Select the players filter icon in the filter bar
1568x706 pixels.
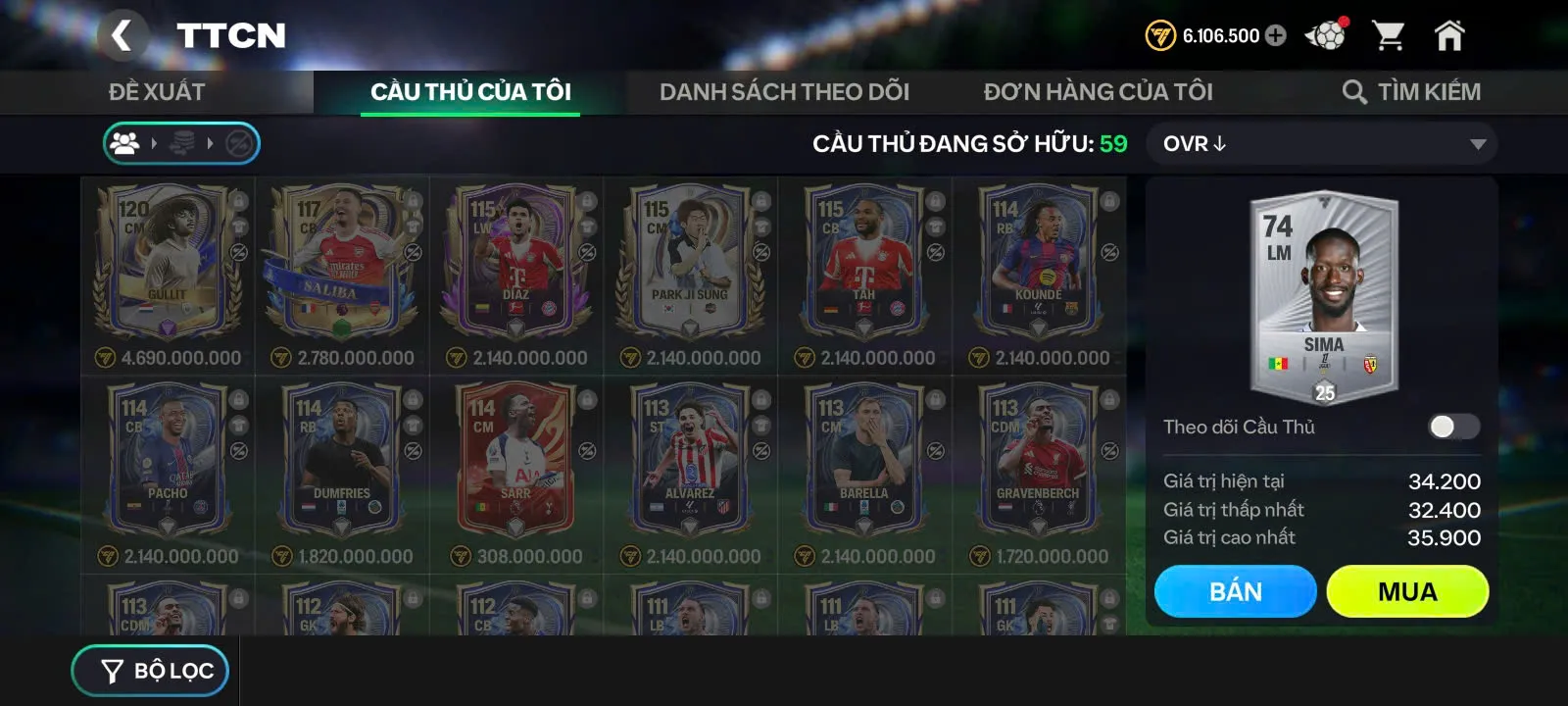pos(124,142)
